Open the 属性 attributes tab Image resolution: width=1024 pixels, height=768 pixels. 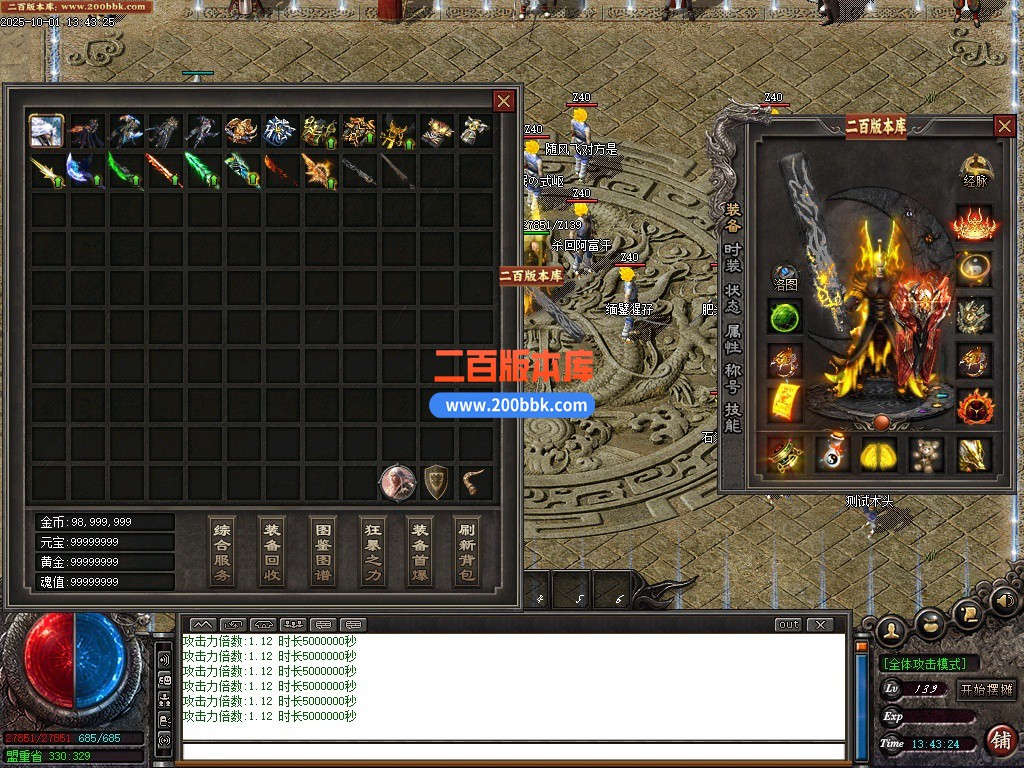(733, 338)
